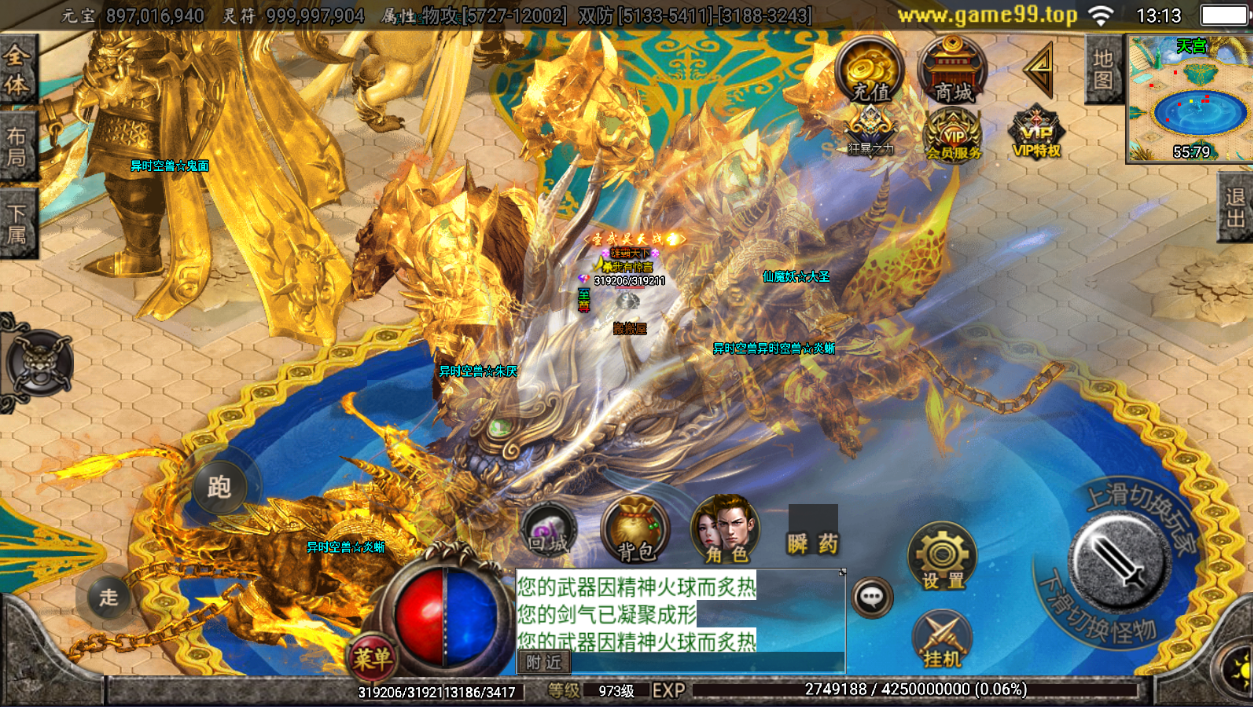The image size is (1253, 707).
Task: Toggle the 跑 run button
Action: [220, 487]
